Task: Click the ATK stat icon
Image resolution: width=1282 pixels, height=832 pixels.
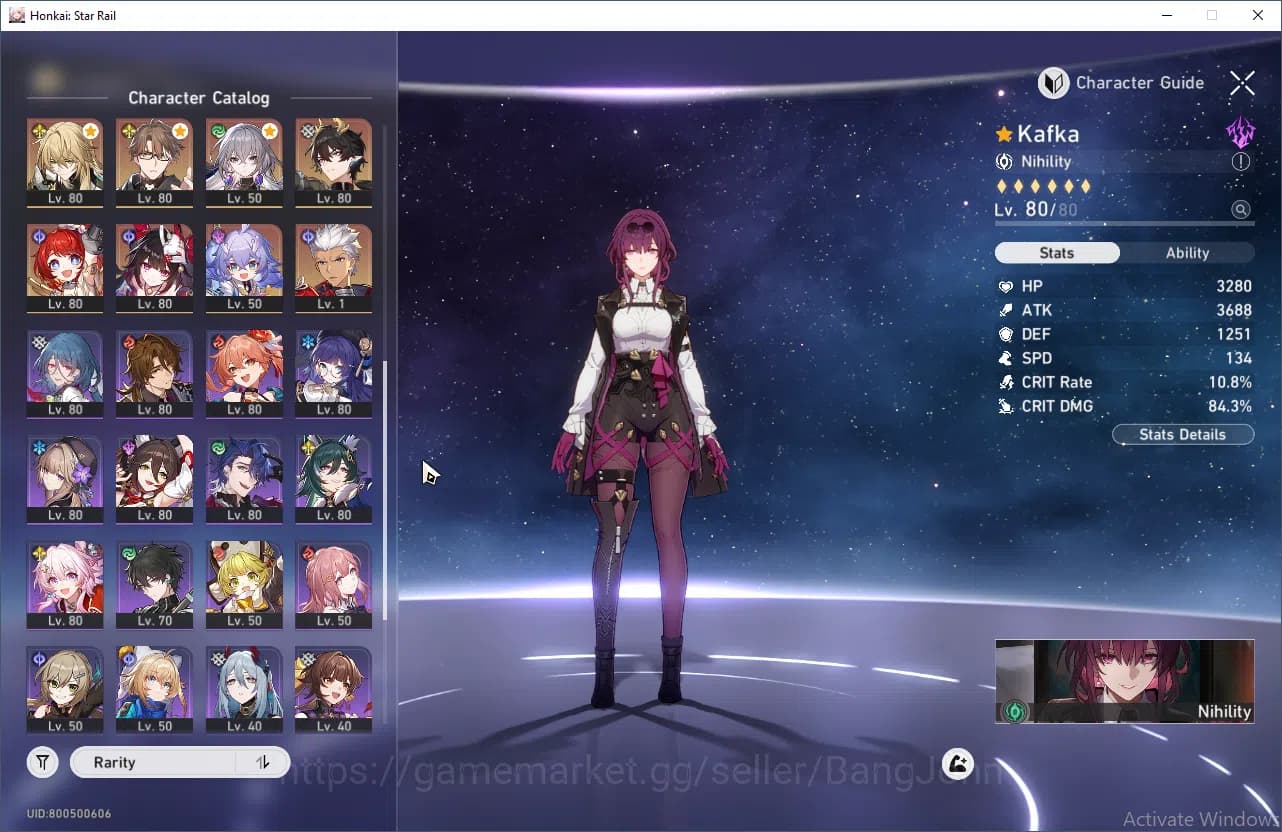Action: coord(1006,310)
